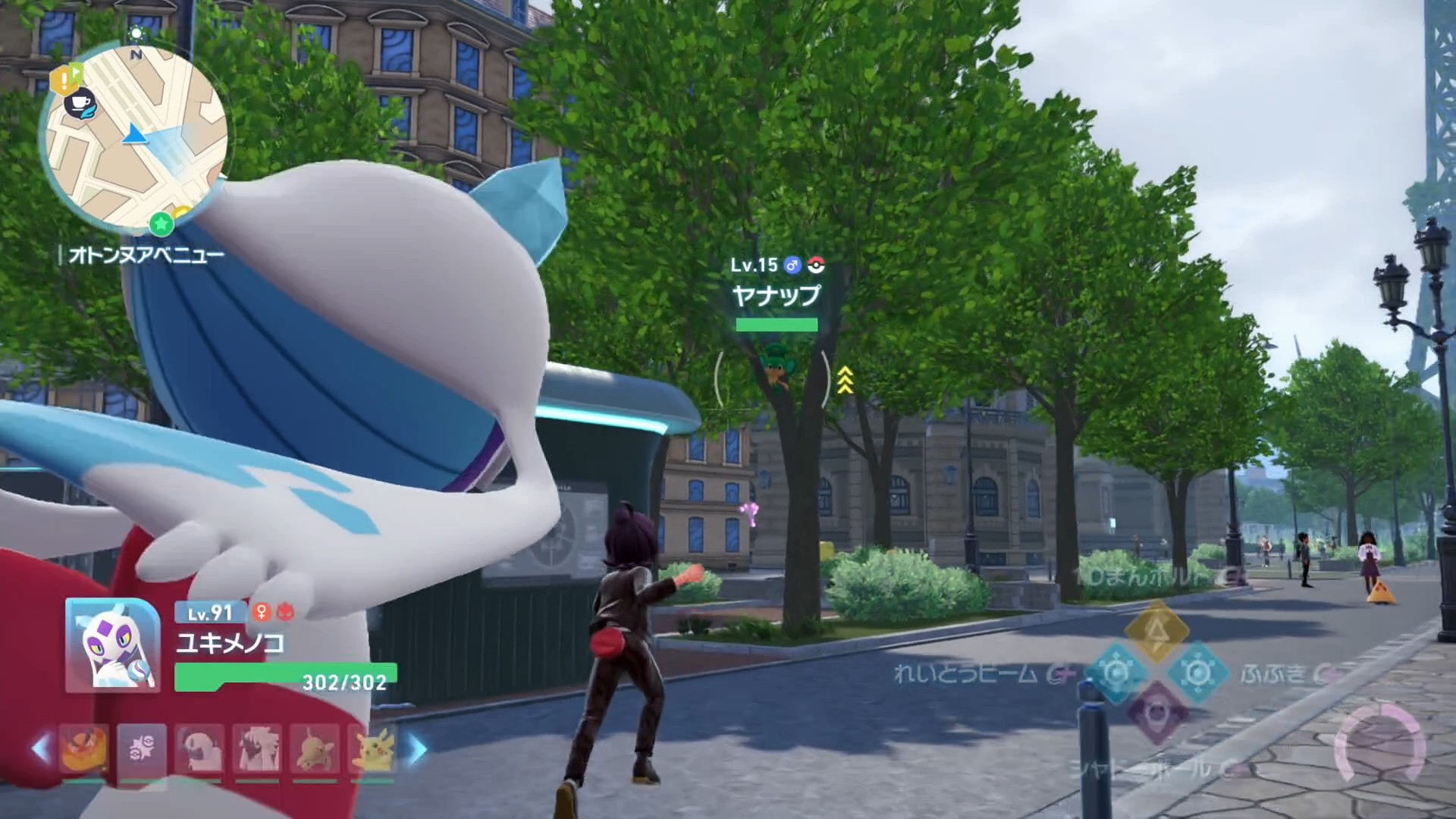Activate the Blizzard move diamond

point(1197,673)
